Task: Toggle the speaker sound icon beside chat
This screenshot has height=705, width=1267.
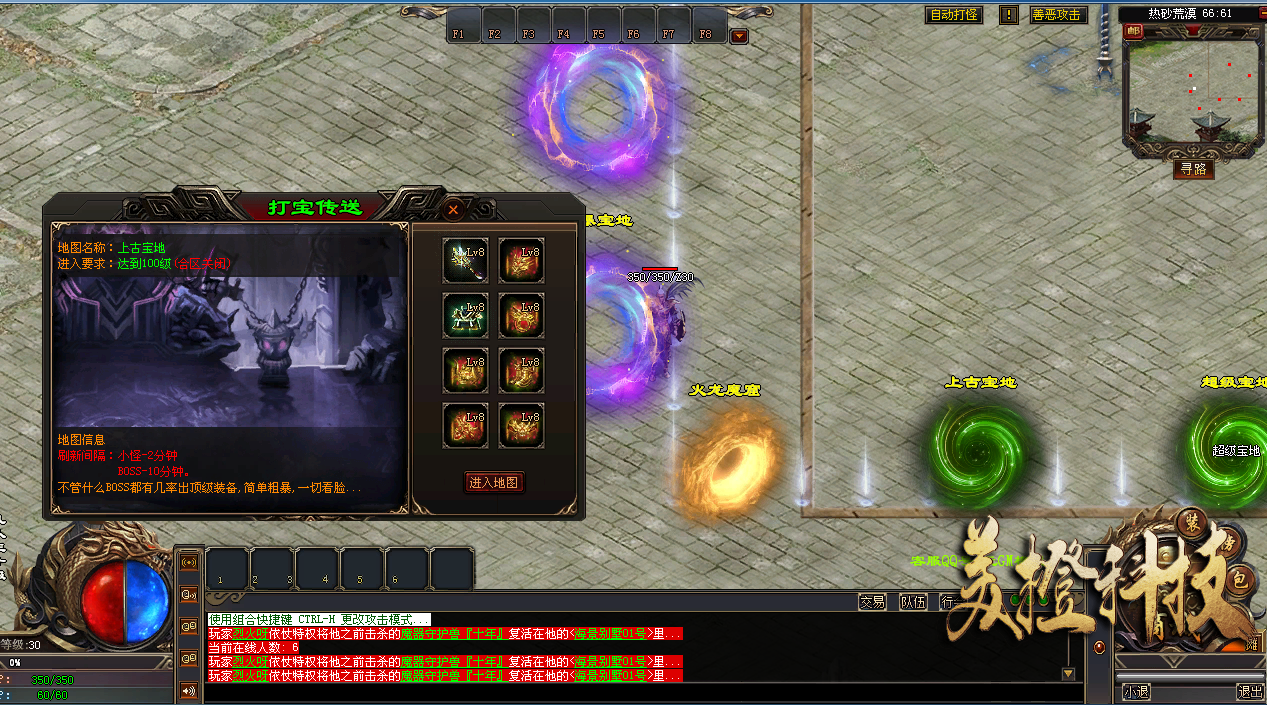Action: [188, 690]
